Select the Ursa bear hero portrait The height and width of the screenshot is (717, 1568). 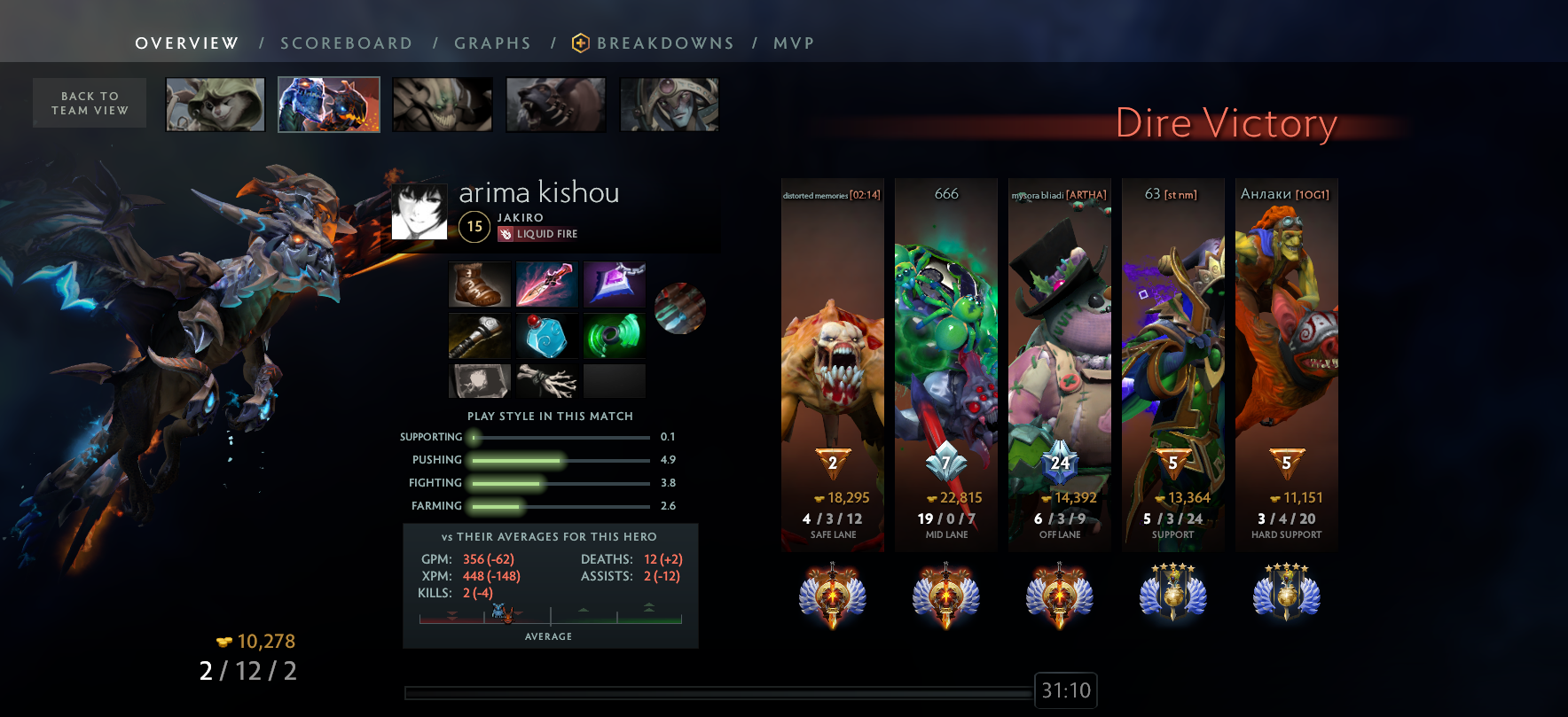[x=556, y=105]
